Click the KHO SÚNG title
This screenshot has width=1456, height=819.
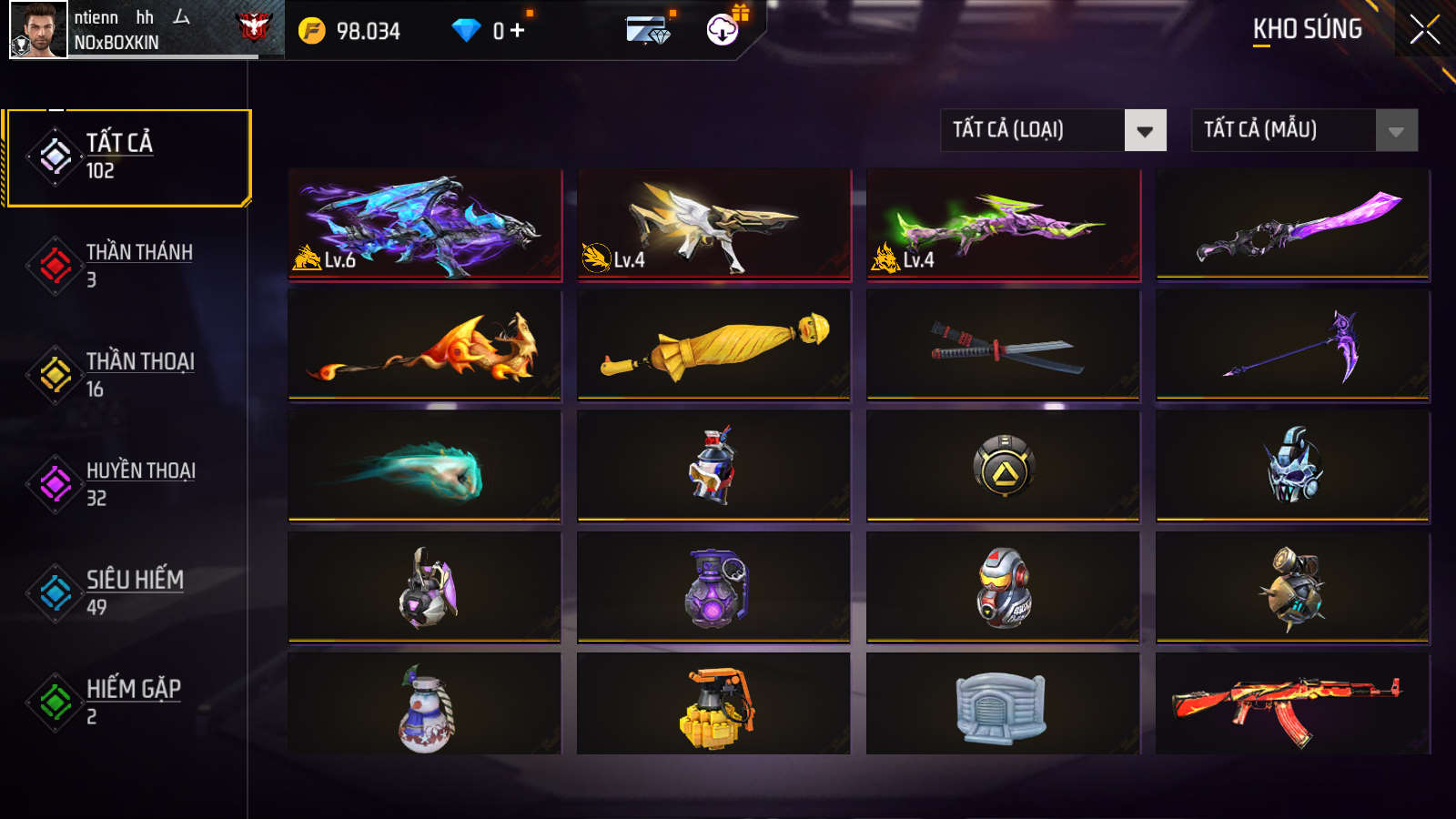tap(1307, 29)
